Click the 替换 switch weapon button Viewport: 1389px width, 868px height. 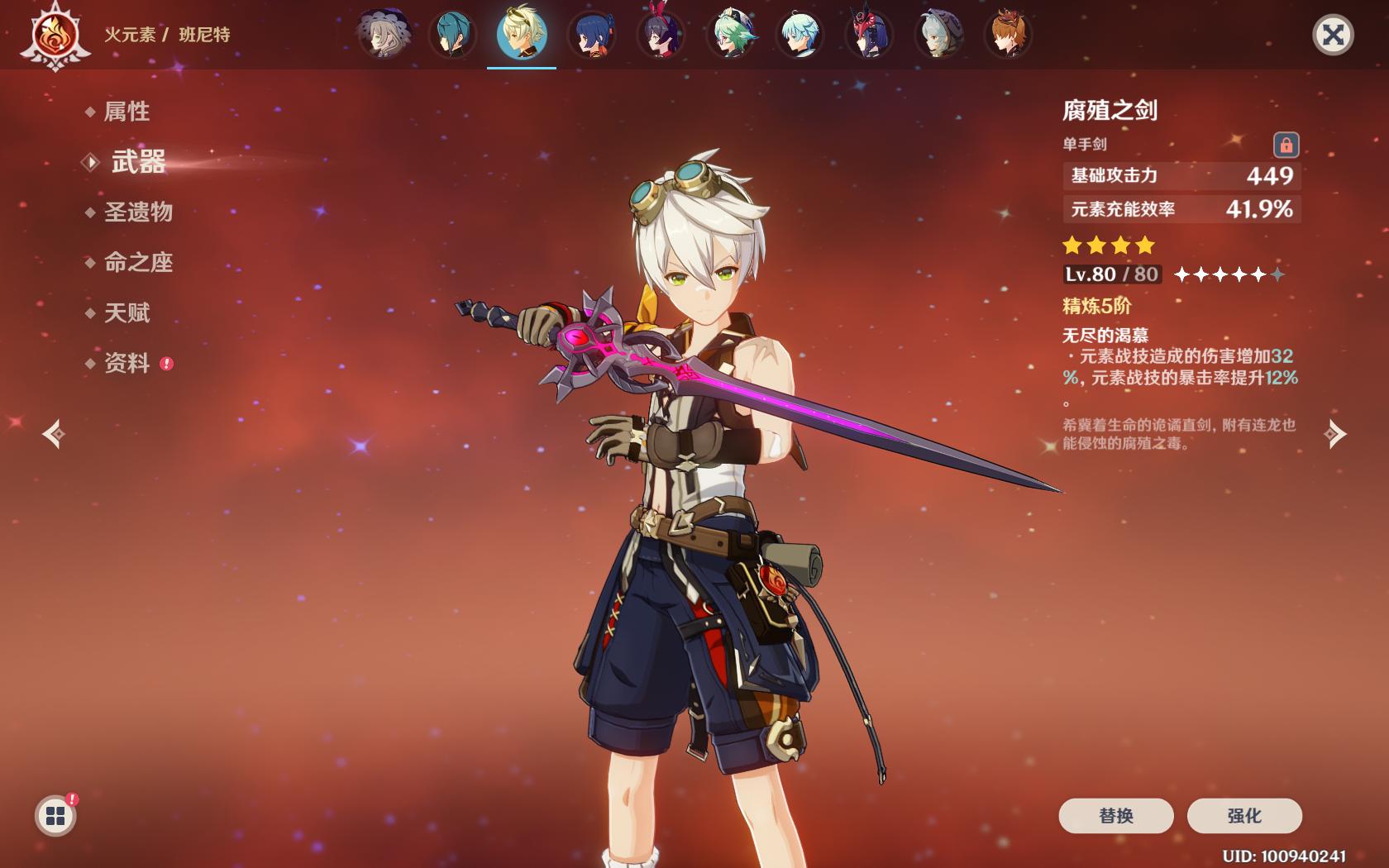click(x=1115, y=816)
